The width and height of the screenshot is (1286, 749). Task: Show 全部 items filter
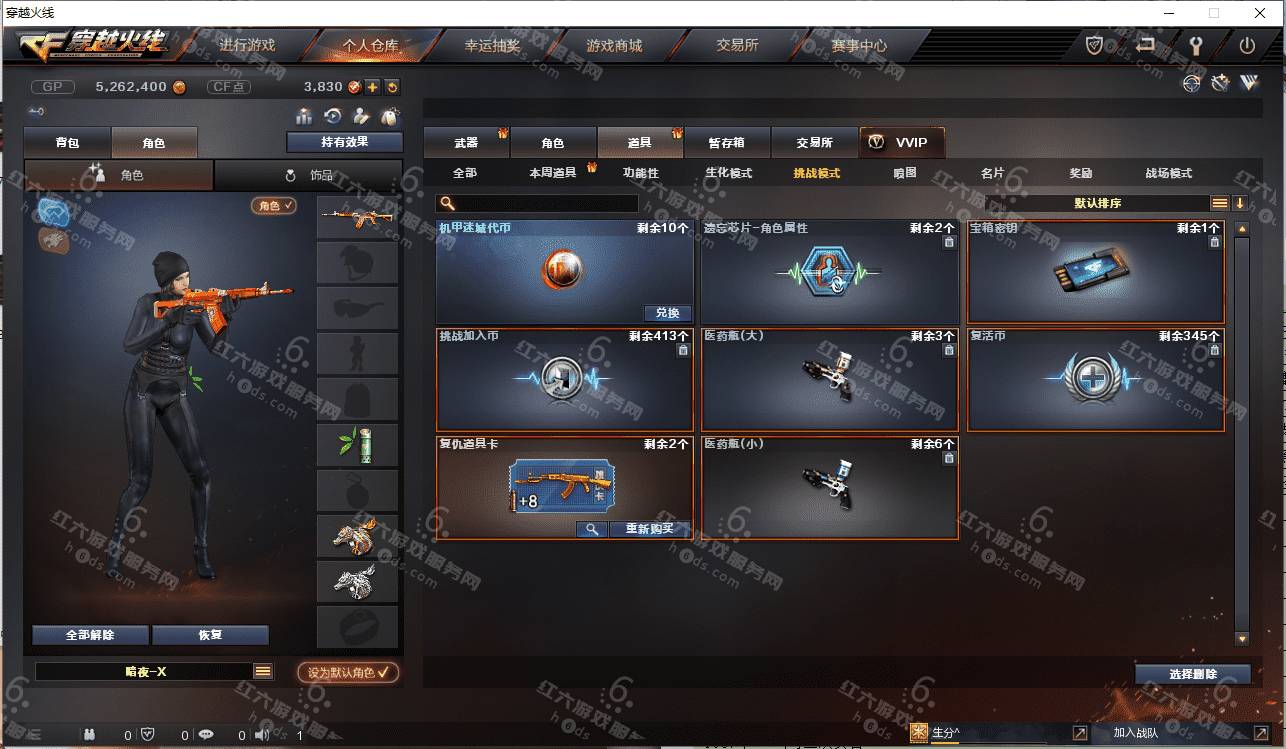point(465,173)
